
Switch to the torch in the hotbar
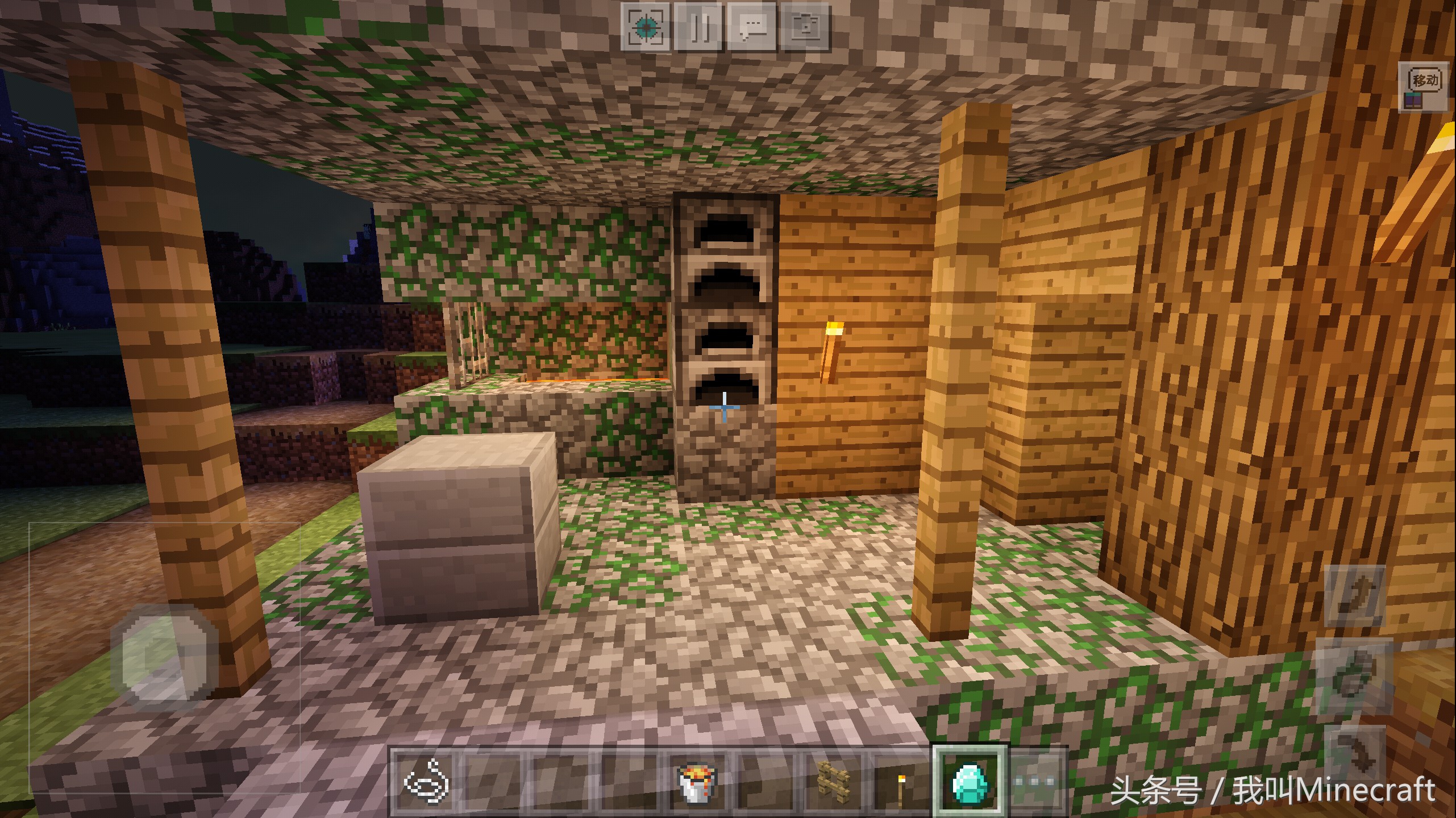coord(901,783)
